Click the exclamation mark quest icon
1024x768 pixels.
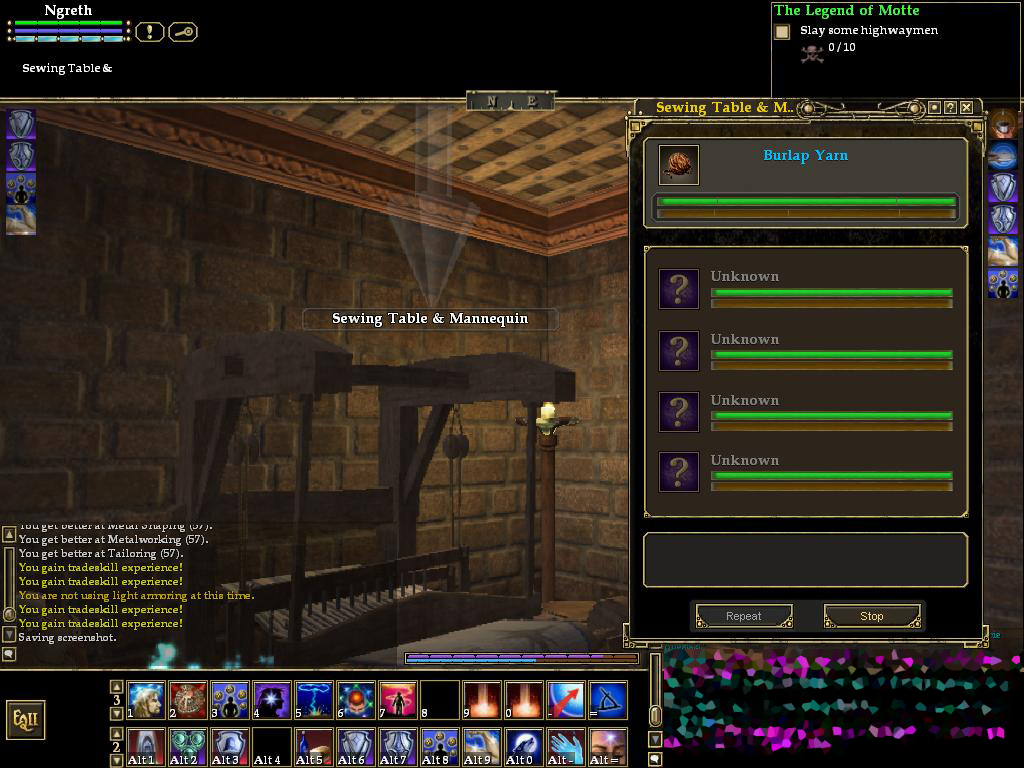click(x=149, y=32)
